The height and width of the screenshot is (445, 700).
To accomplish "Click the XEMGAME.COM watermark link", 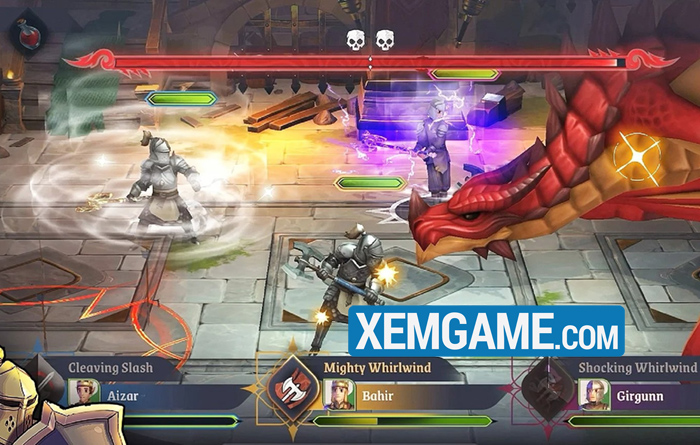I will pos(487,331).
